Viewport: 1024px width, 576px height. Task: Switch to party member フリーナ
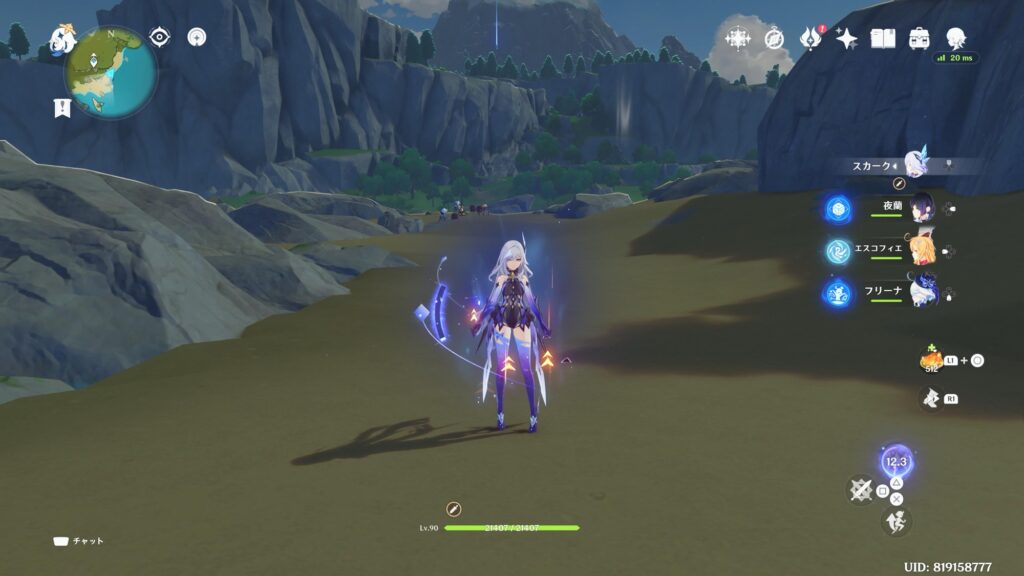coord(921,293)
